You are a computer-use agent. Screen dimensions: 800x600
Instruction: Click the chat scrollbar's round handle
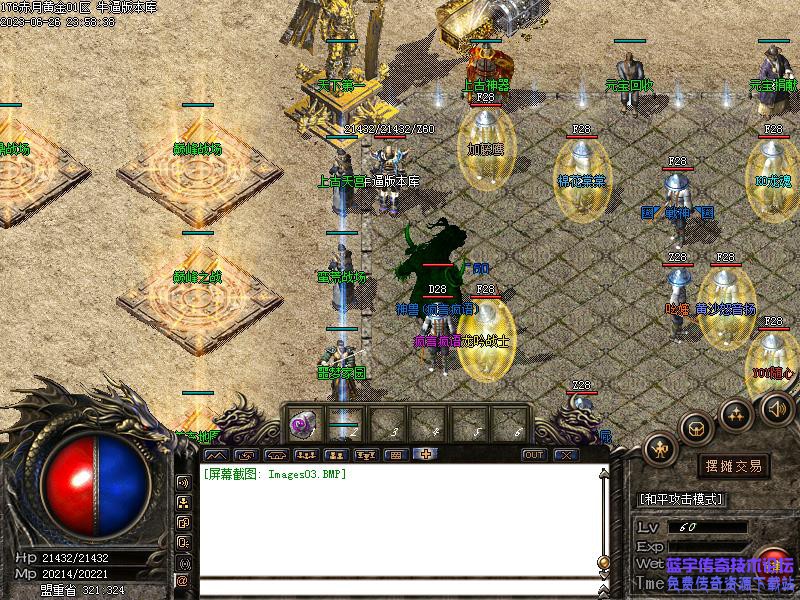tap(603, 562)
